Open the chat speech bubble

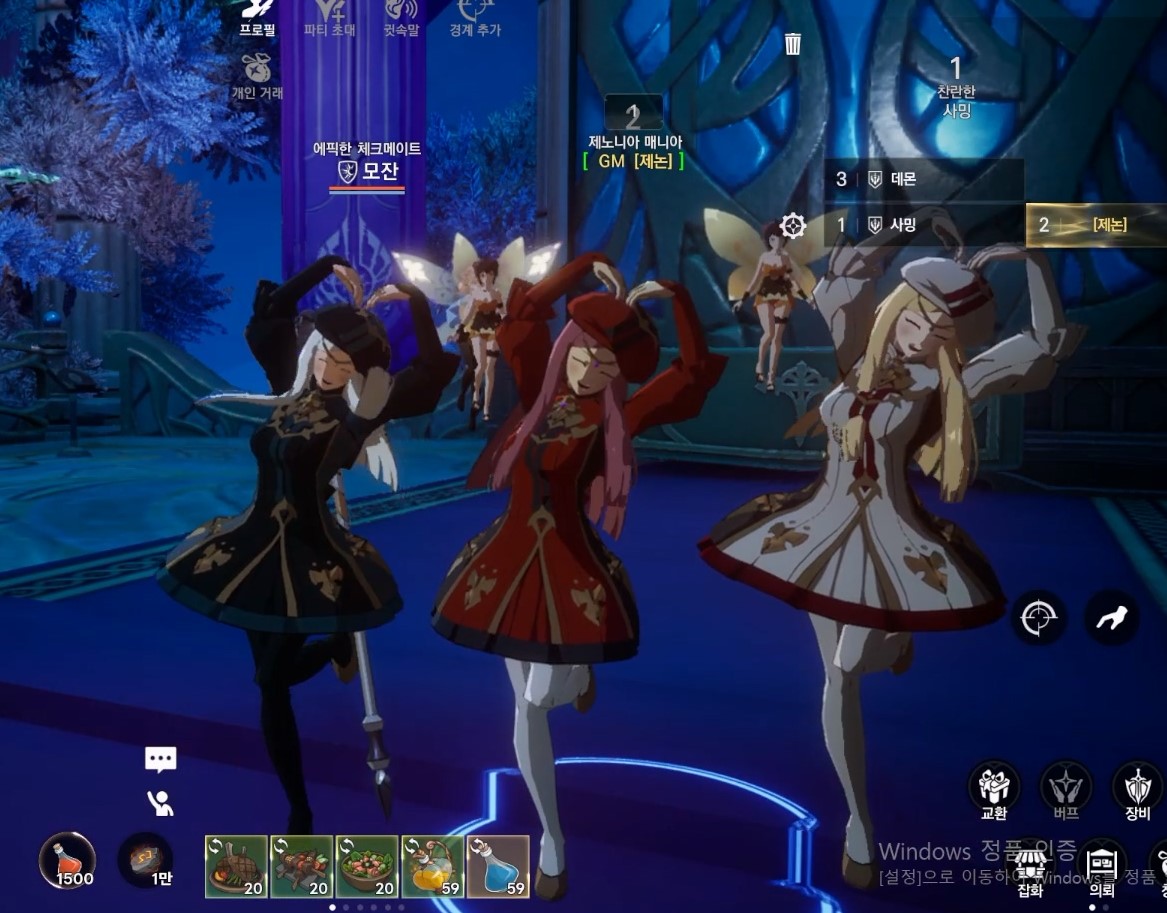click(x=160, y=759)
